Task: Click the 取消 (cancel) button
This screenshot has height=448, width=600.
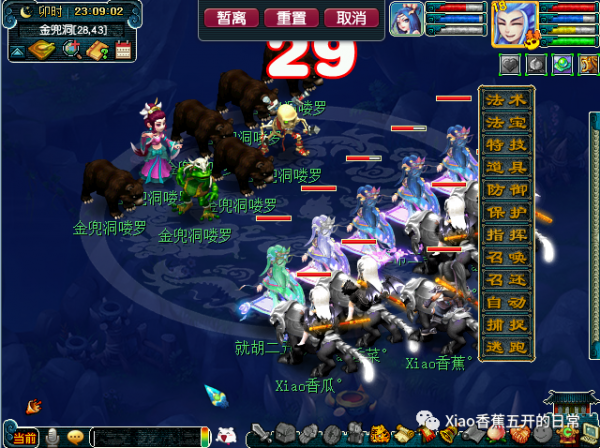Action: pyautogui.click(x=357, y=18)
